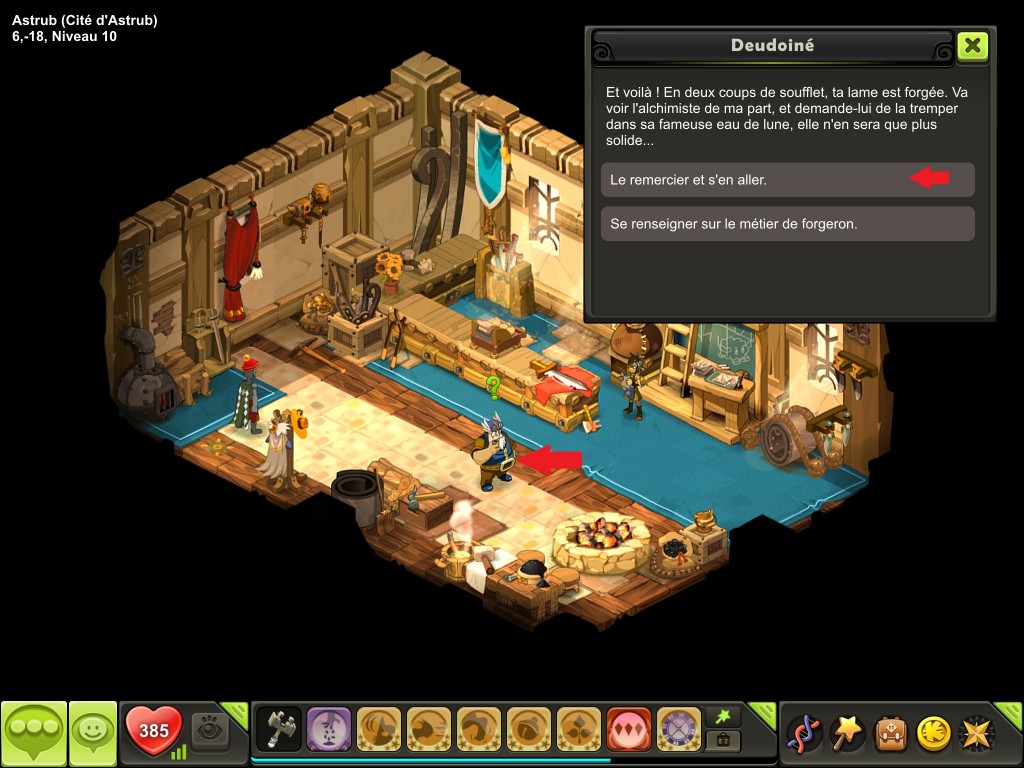Activate the red triple-diamond spell
This screenshot has height=768, width=1024.
pyautogui.click(x=629, y=730)
